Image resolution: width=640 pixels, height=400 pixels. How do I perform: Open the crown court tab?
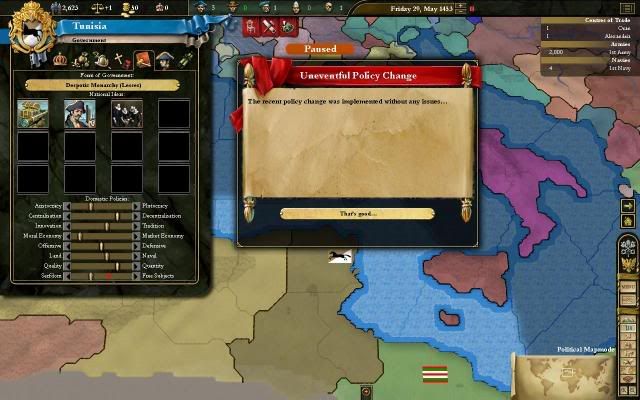coord(58,61)
